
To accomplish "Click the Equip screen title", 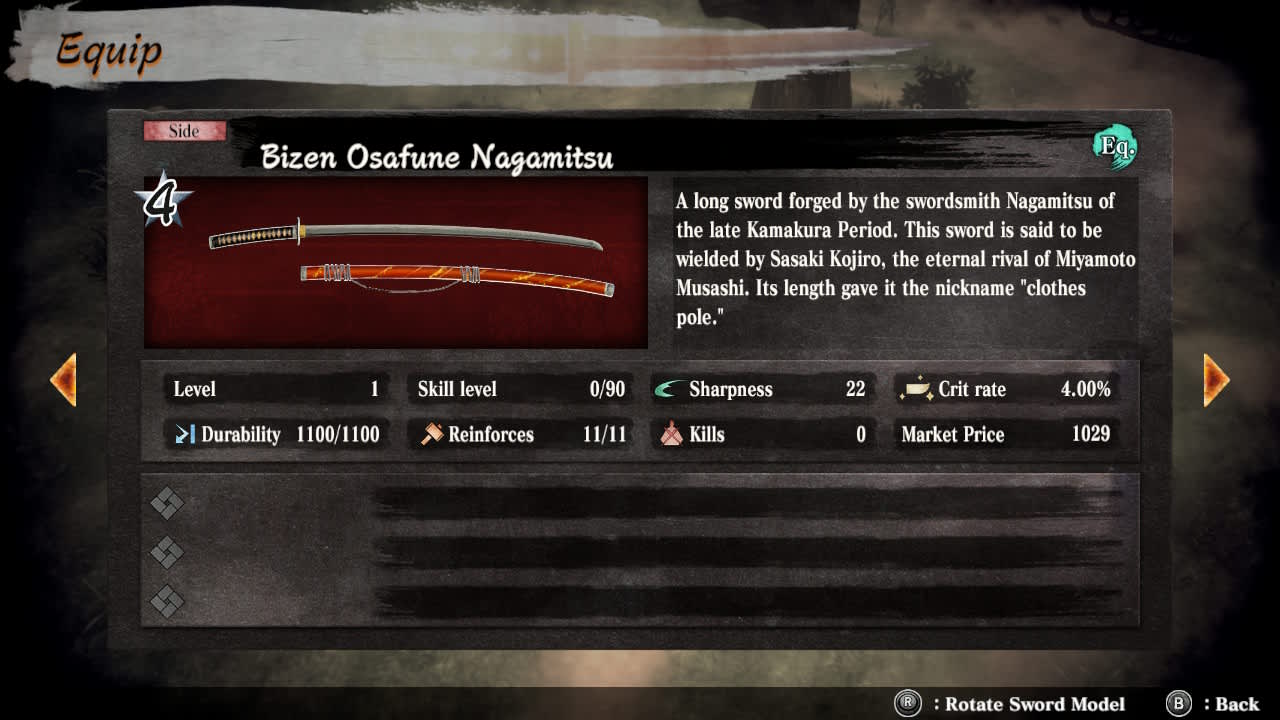I will click(108, 52).
